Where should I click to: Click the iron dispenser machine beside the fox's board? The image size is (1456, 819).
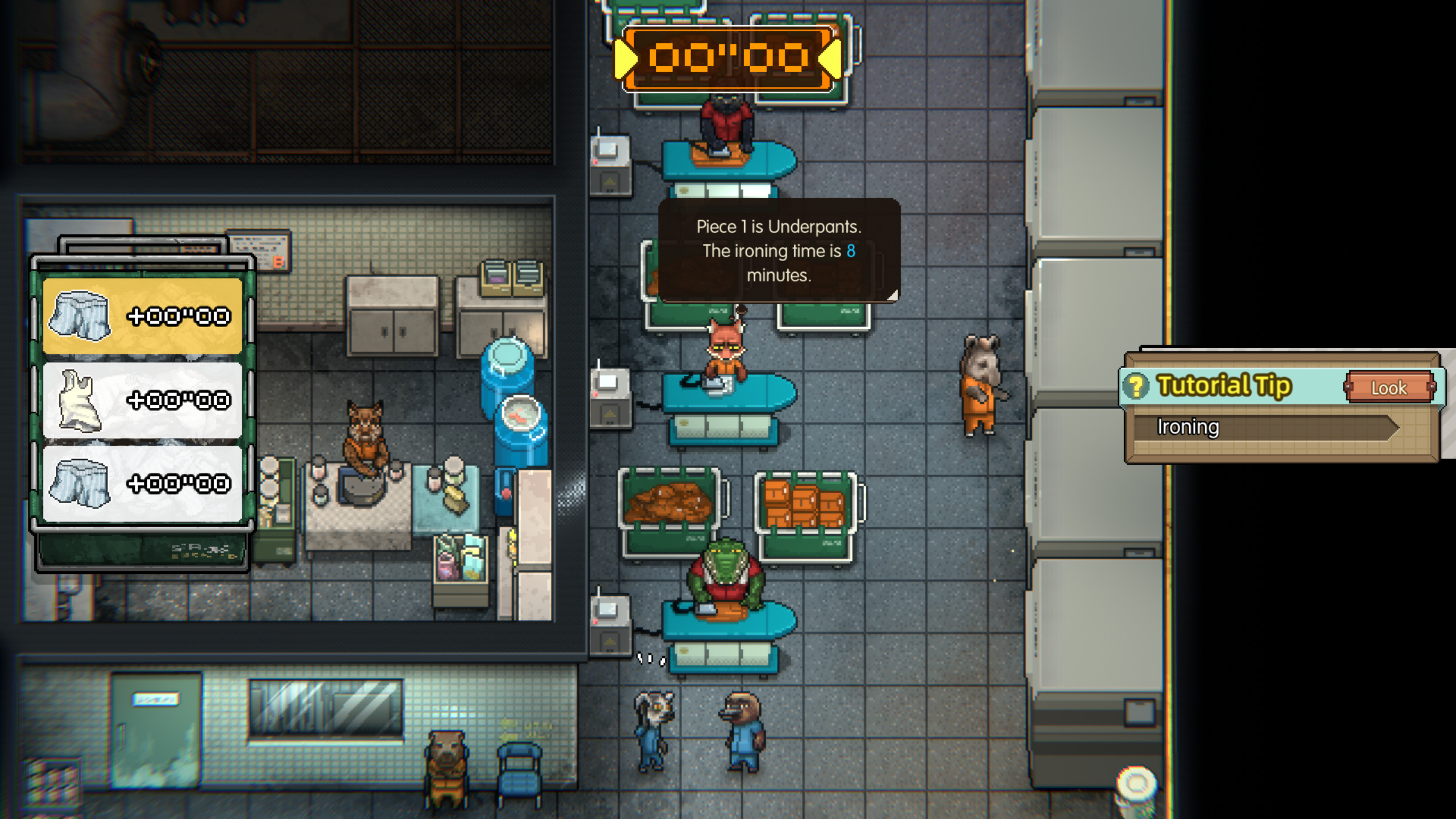611,398
